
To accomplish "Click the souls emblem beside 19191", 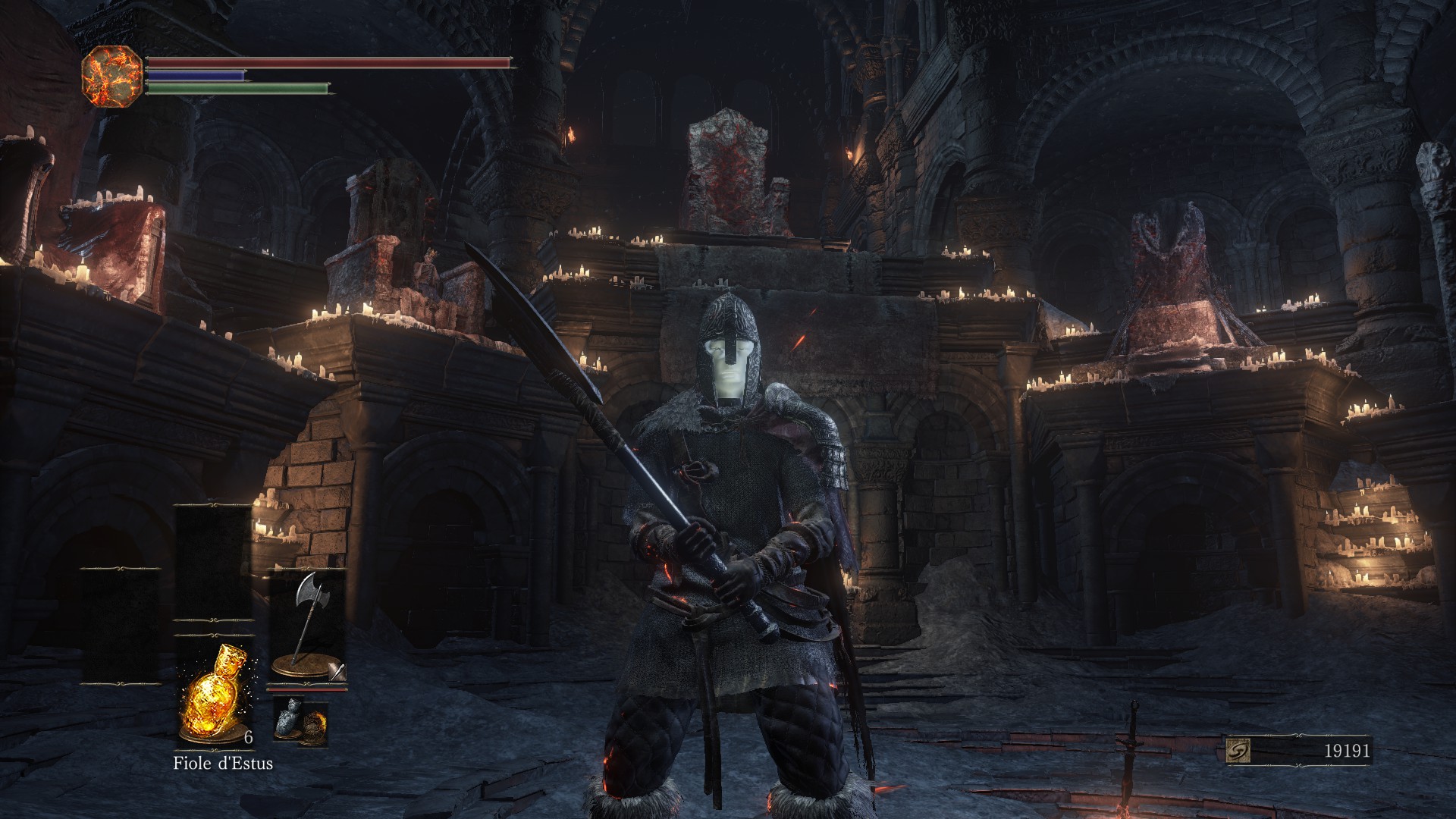I will tap(1238, 751).
